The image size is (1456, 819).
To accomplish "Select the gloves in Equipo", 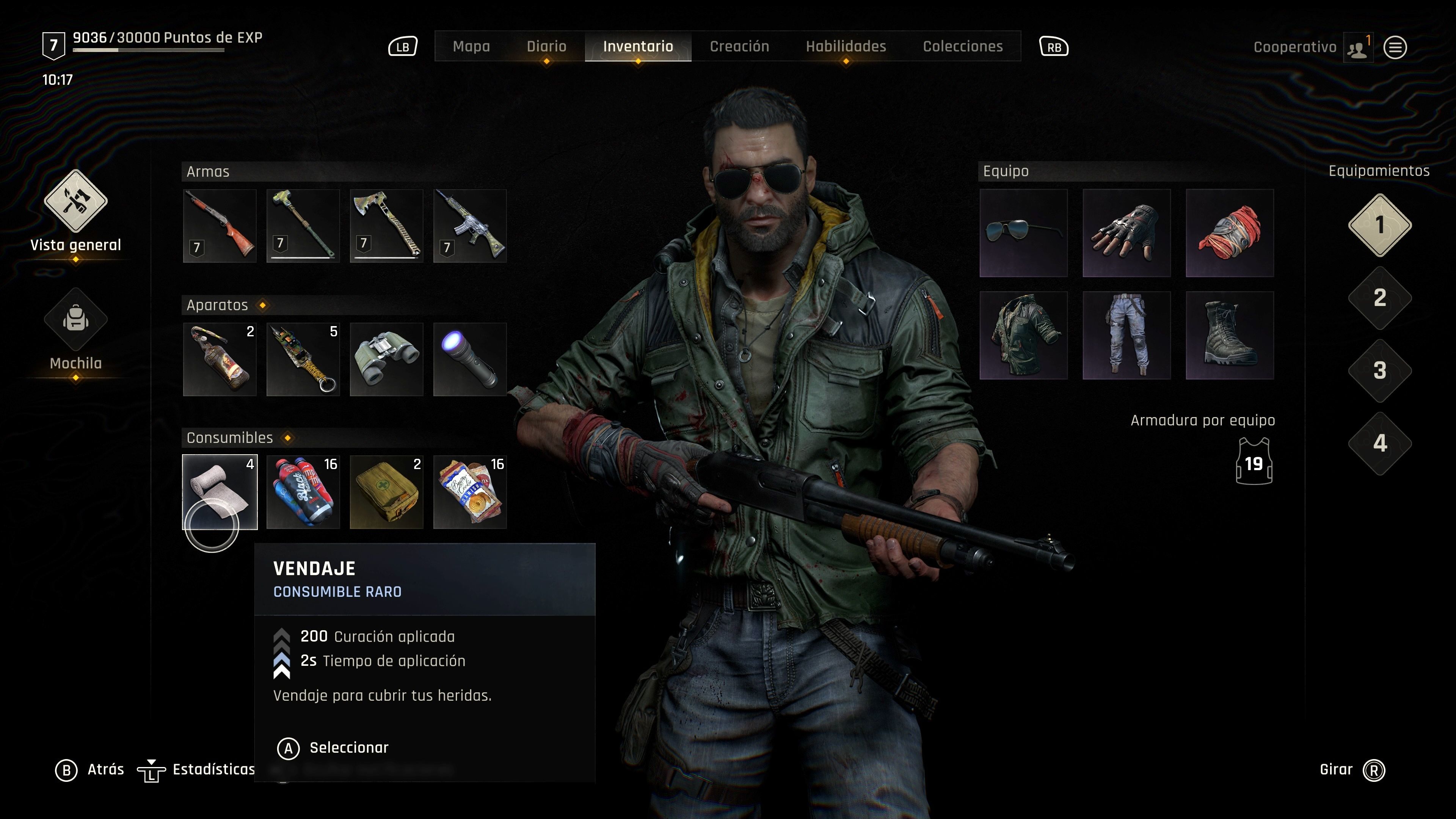I will tap(1127, 233).
